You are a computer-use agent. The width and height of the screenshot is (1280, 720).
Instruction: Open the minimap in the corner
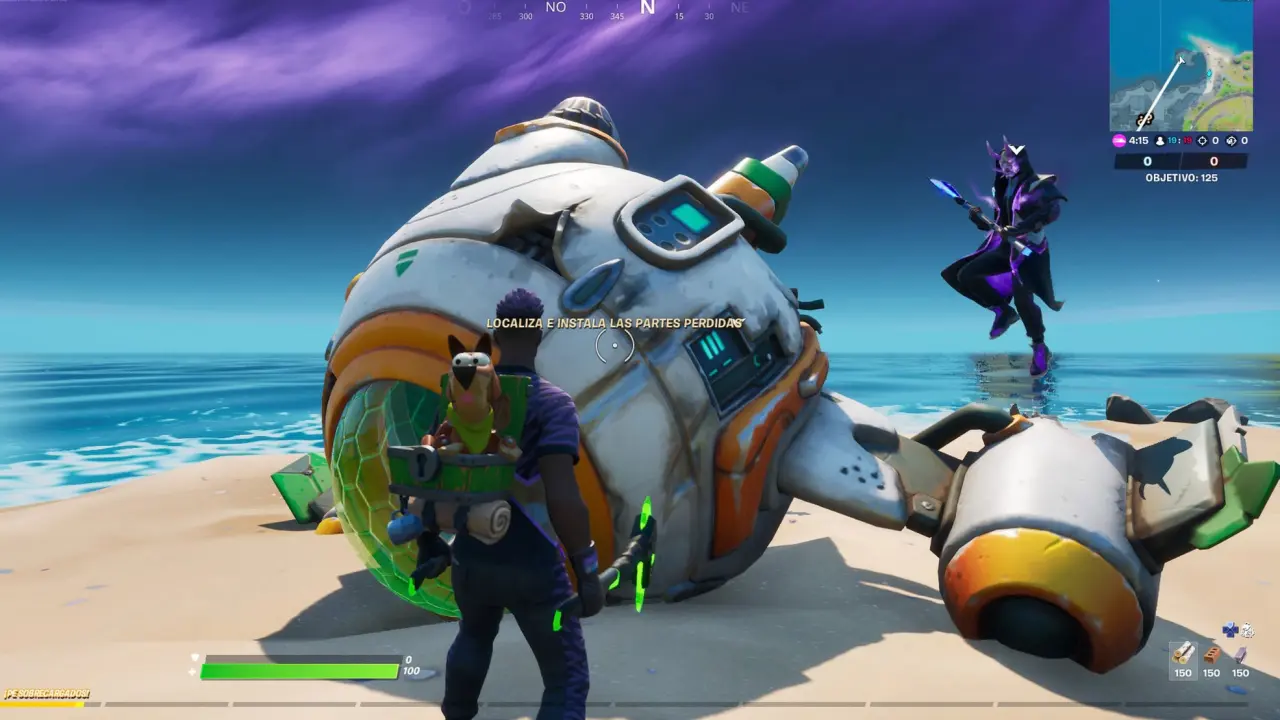coord(1180,66)
